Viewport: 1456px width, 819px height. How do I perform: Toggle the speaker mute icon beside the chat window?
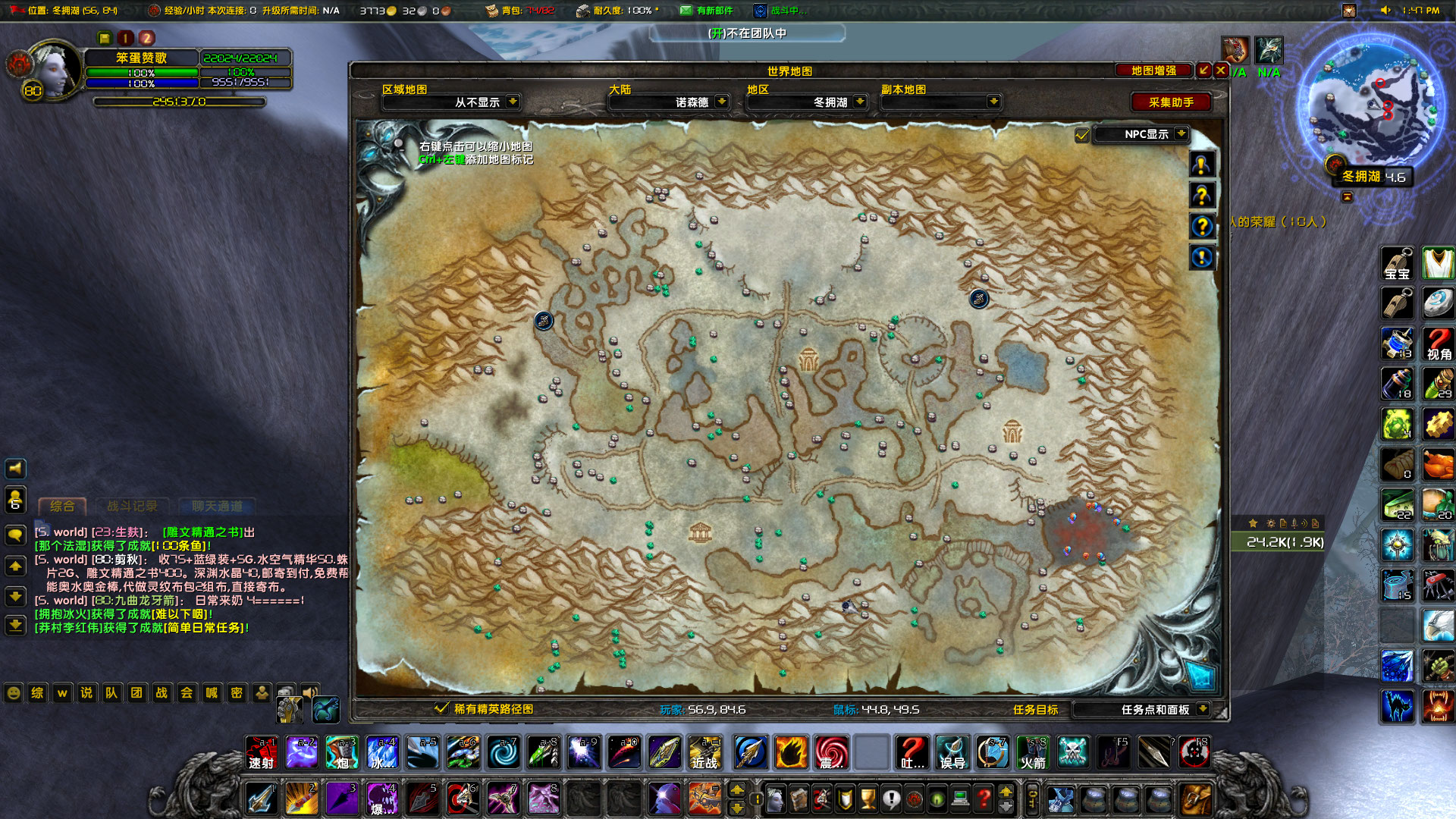pyautogui.click(x=15, y=468)
